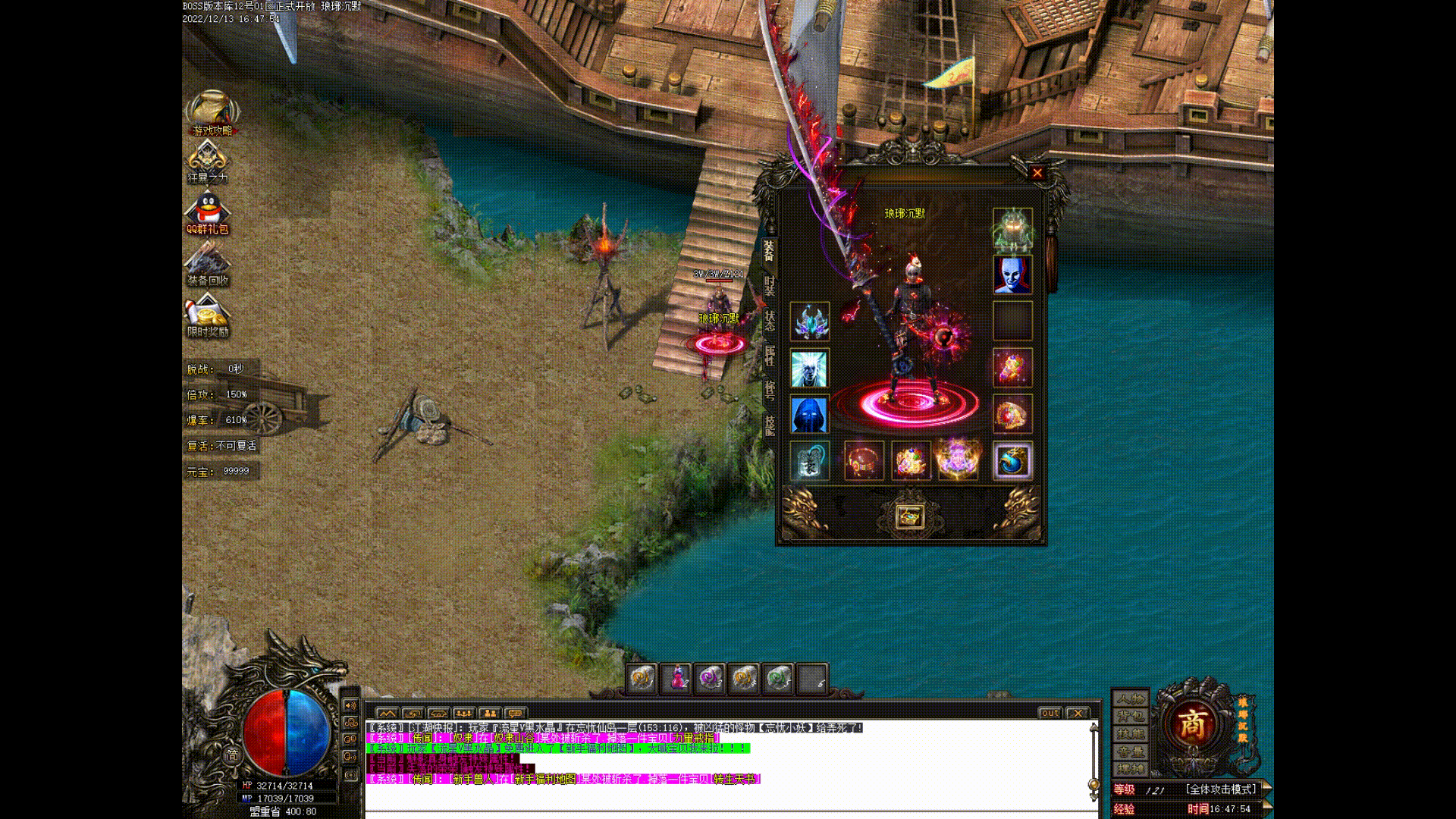This screenshot has width=1456, height=819.
Task: Use the red potion hotbar slot
Action: click(x=676, y=678)
